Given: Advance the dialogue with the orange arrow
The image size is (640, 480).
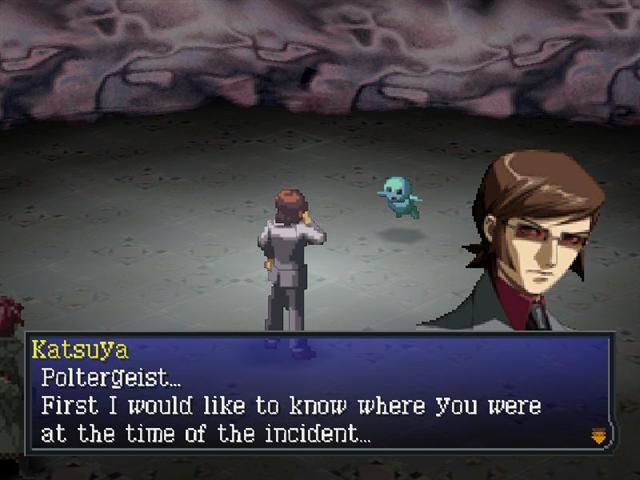Looking at the screenshot, I should pyautogui.click(x=599, y=435).
